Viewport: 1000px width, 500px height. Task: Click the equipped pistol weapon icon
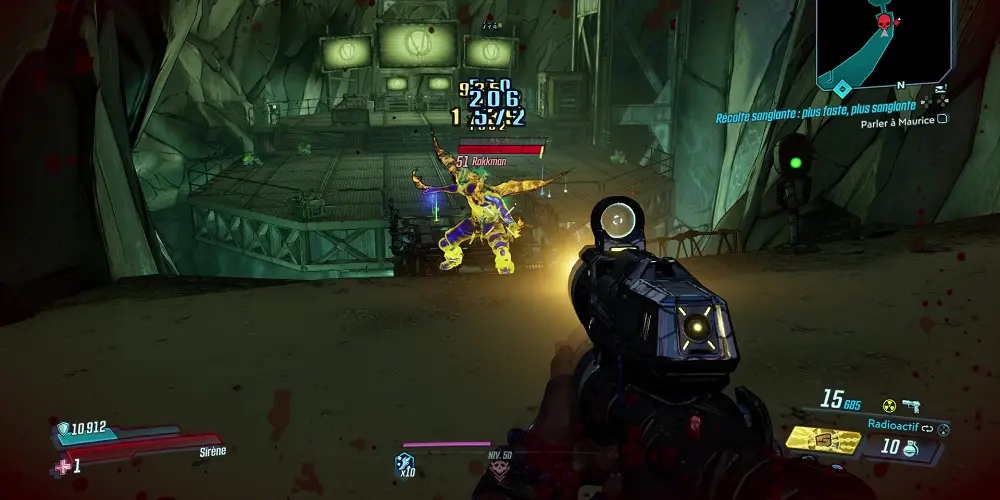pos(910,404)
